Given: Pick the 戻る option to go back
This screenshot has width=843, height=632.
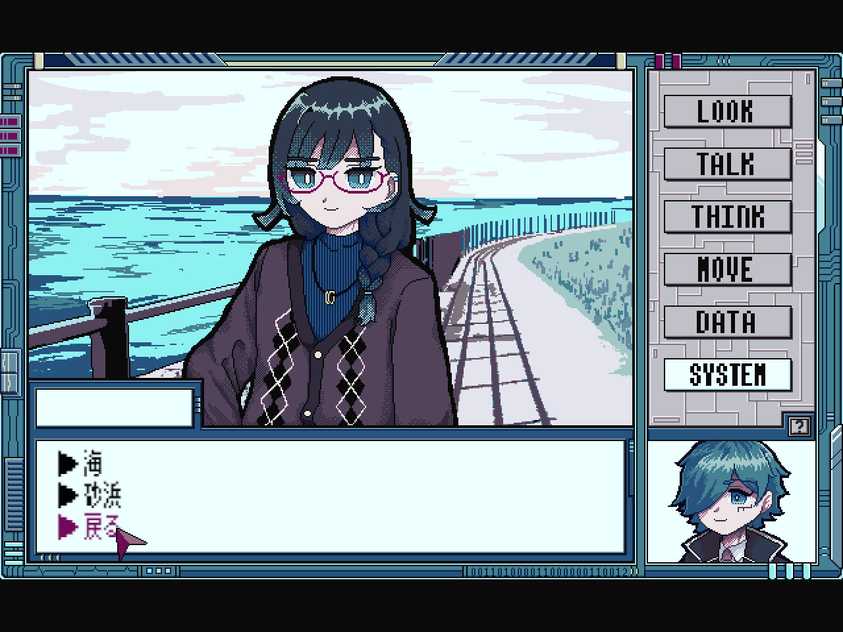Looking at the screenshot, I should tap(100, 526).
